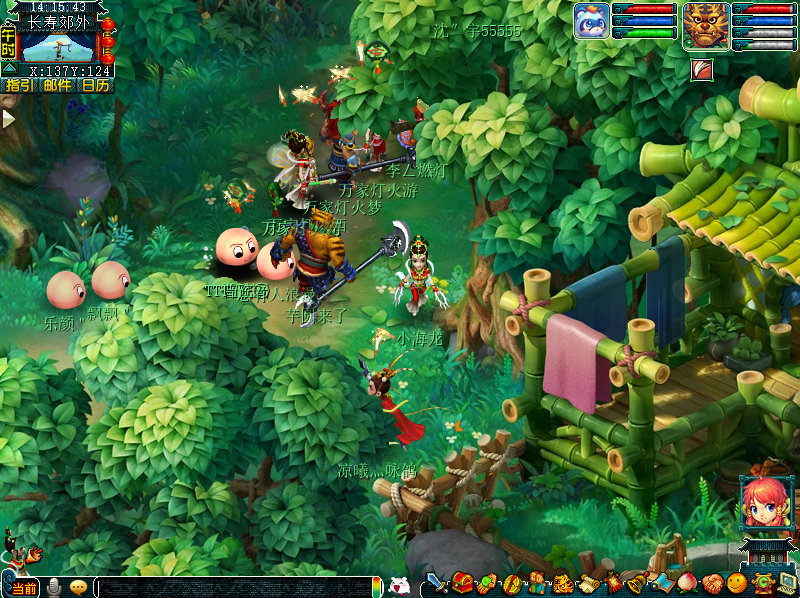
Task: Click the golden bell icon
Action: pos(636,584)
